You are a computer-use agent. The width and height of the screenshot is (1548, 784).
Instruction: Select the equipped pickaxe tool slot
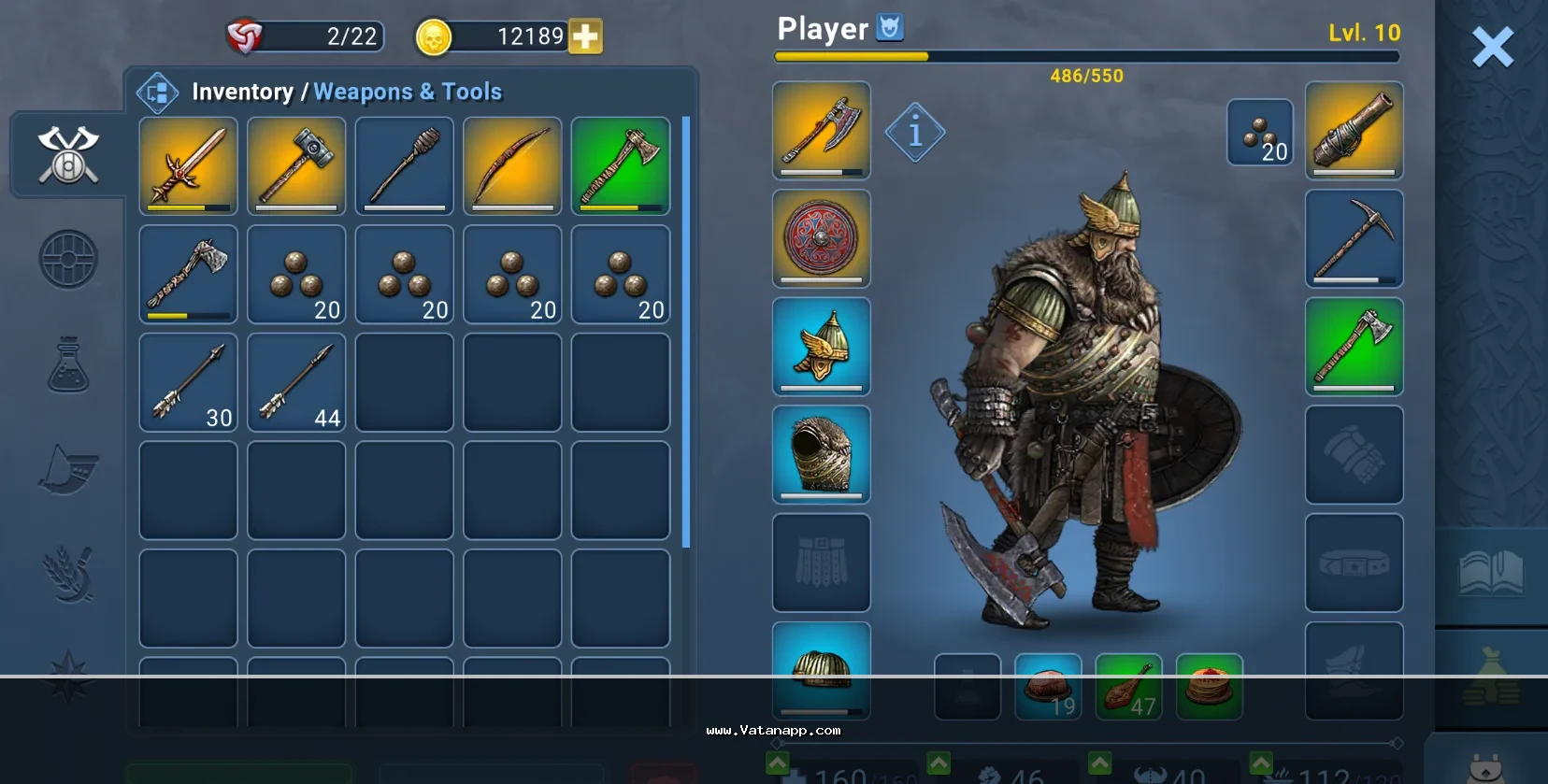pyautogui.click(x=1354, y=238)
